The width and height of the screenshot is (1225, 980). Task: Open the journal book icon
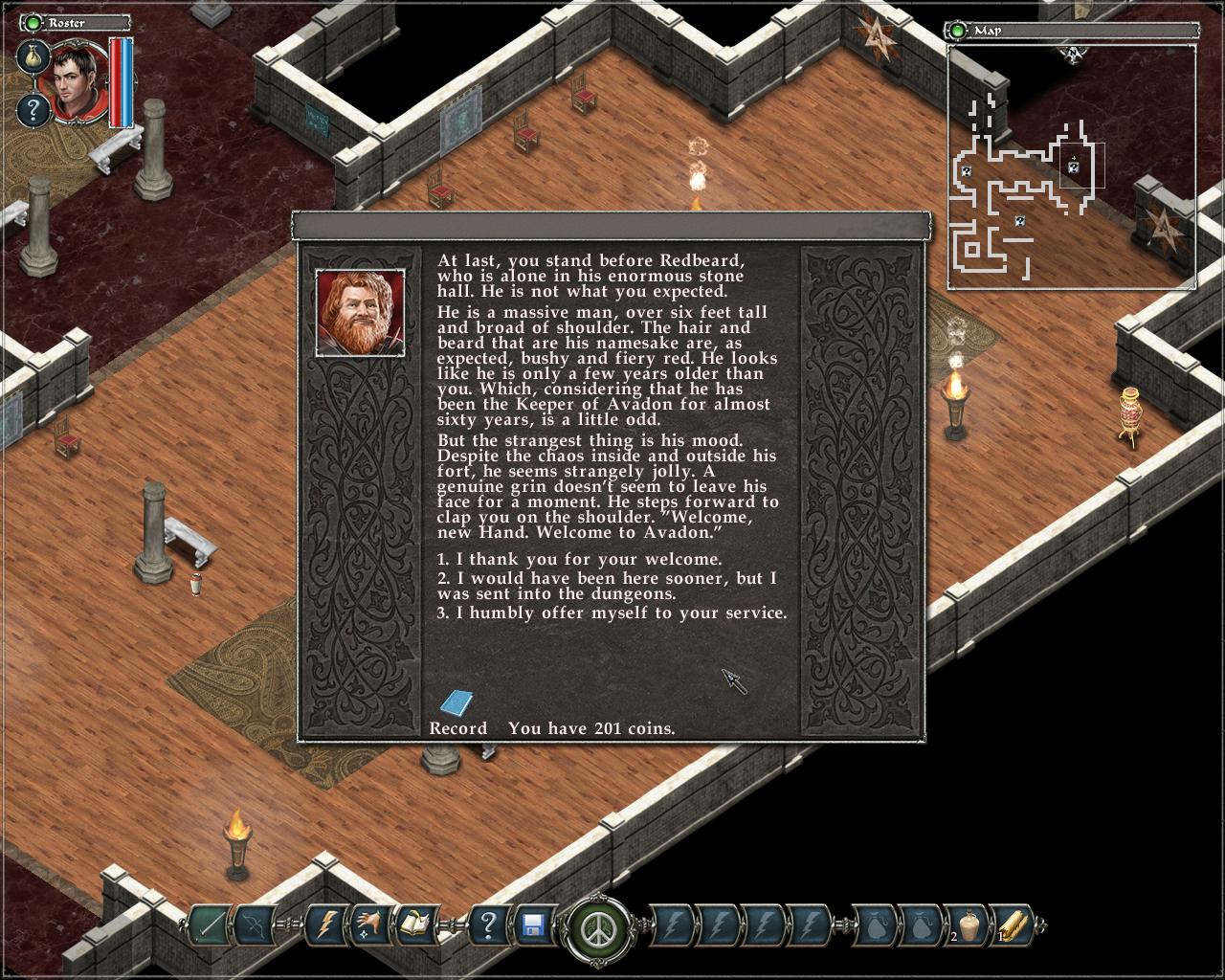[x=417, y=926]
